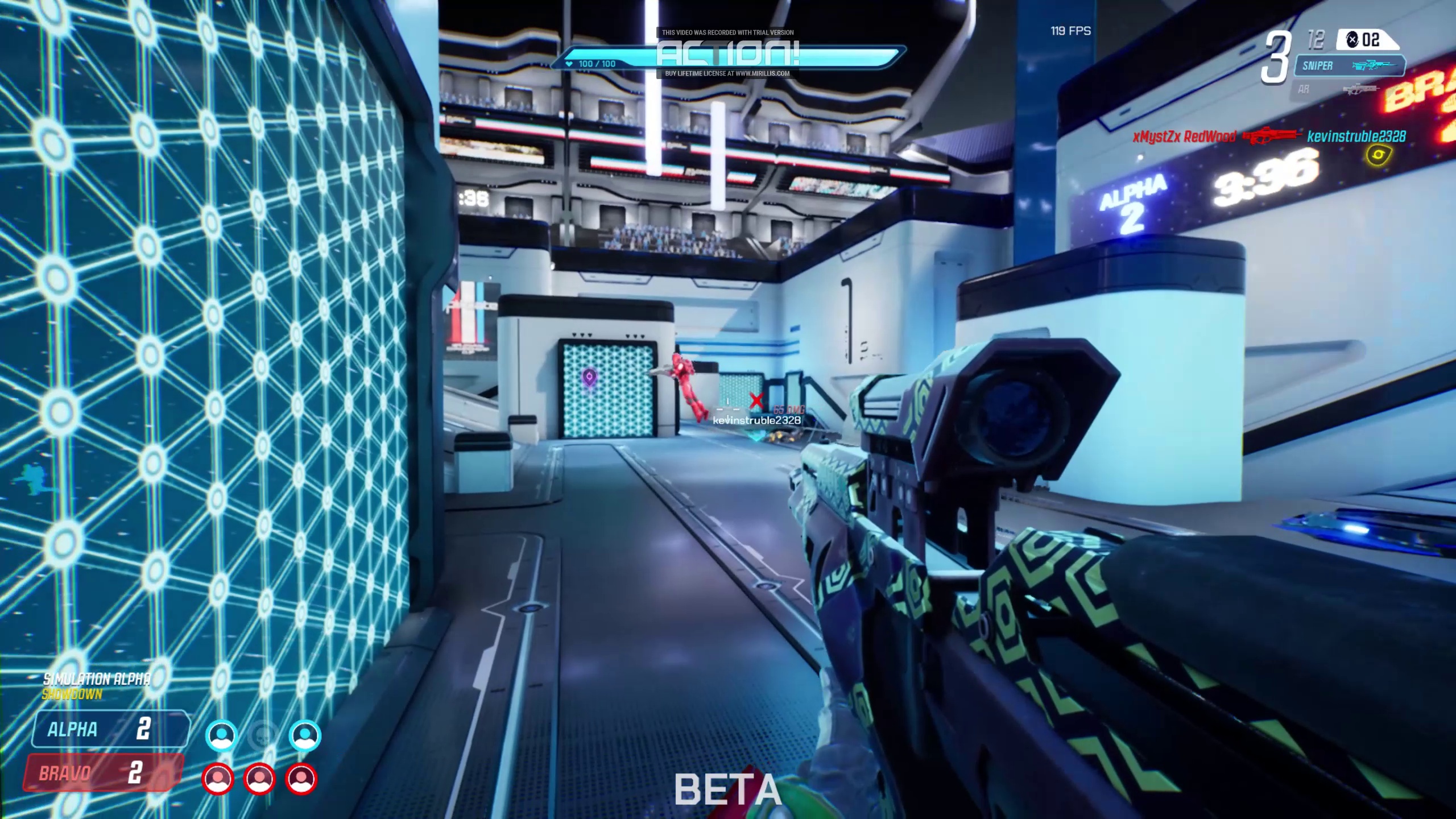Click the heart icon on the health bar
The image size is (1456, 819).
pos(569,64)
